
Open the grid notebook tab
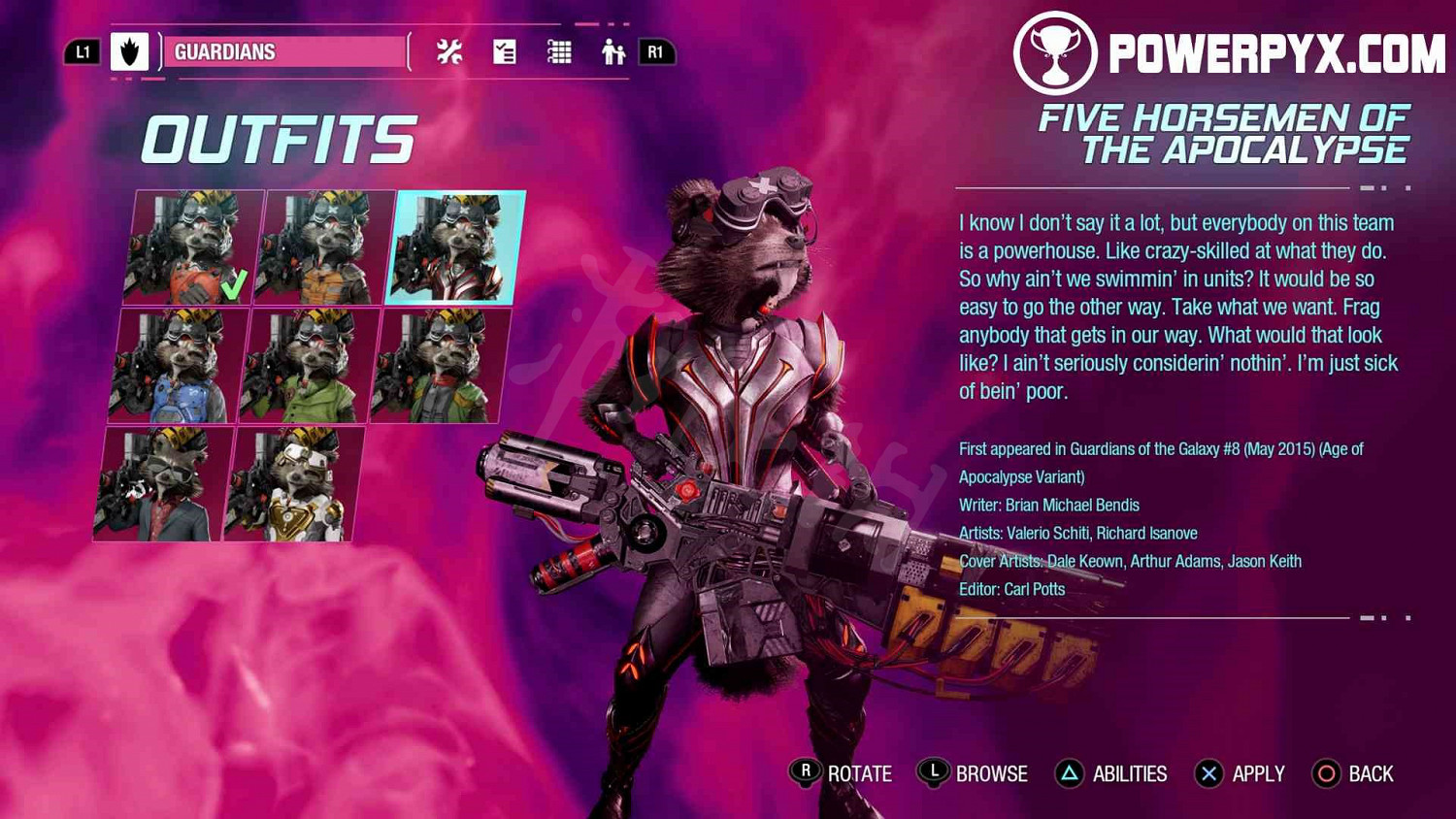tap(559, 52)
